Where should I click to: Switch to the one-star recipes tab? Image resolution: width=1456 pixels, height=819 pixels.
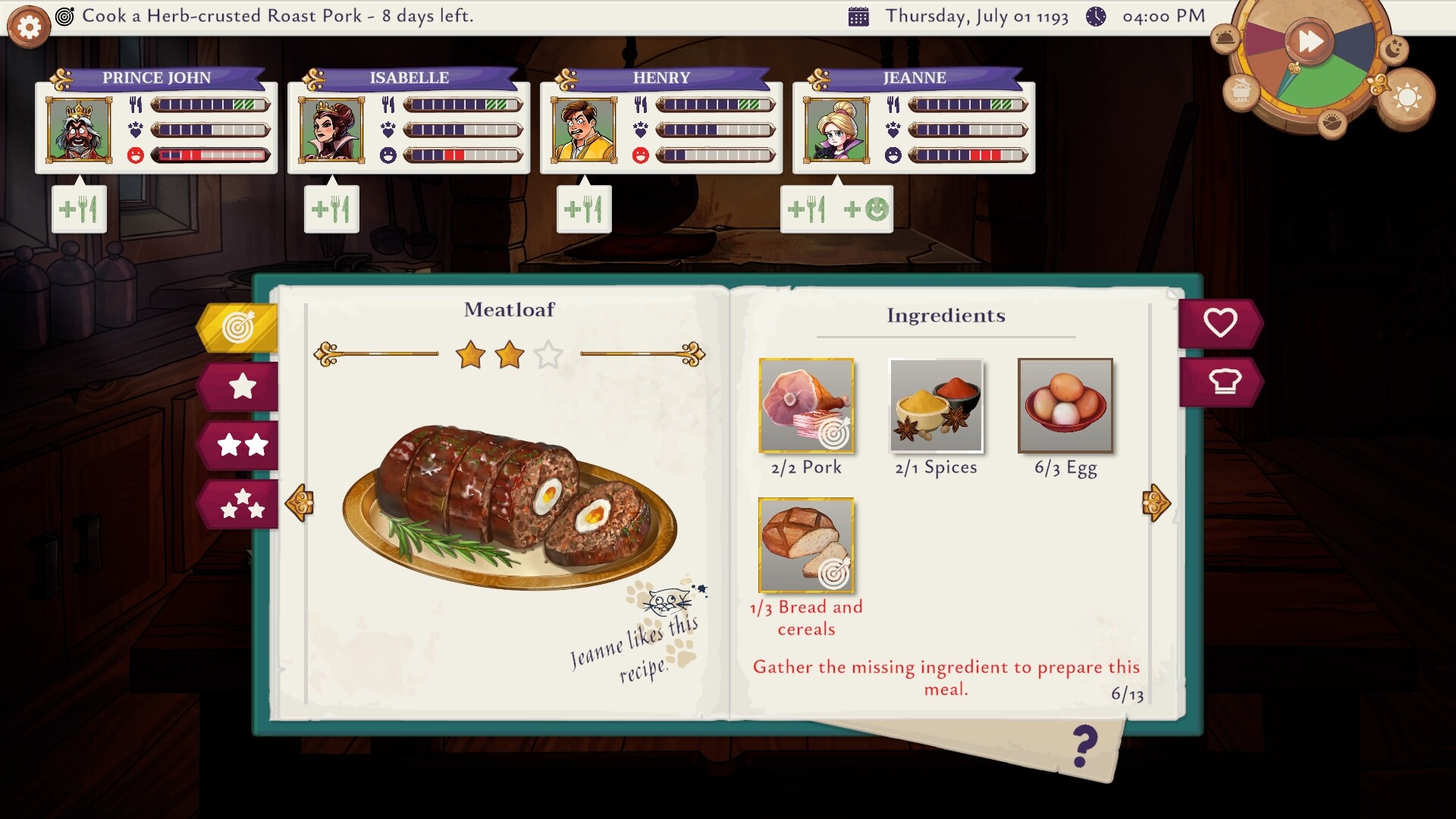pyautogui.click(x=242, y=386)
